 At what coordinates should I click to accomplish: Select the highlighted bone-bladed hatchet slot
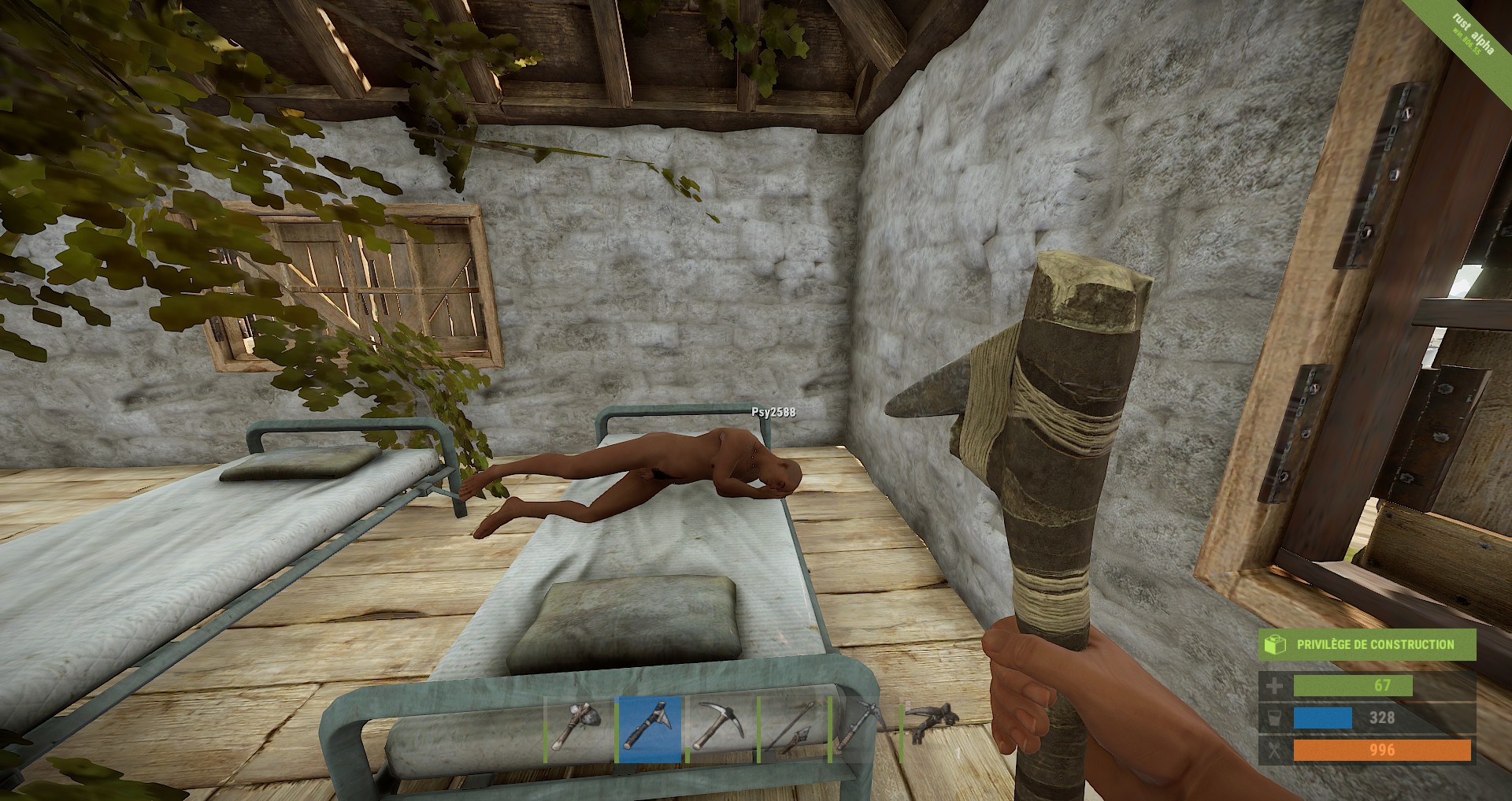(649, 729)
